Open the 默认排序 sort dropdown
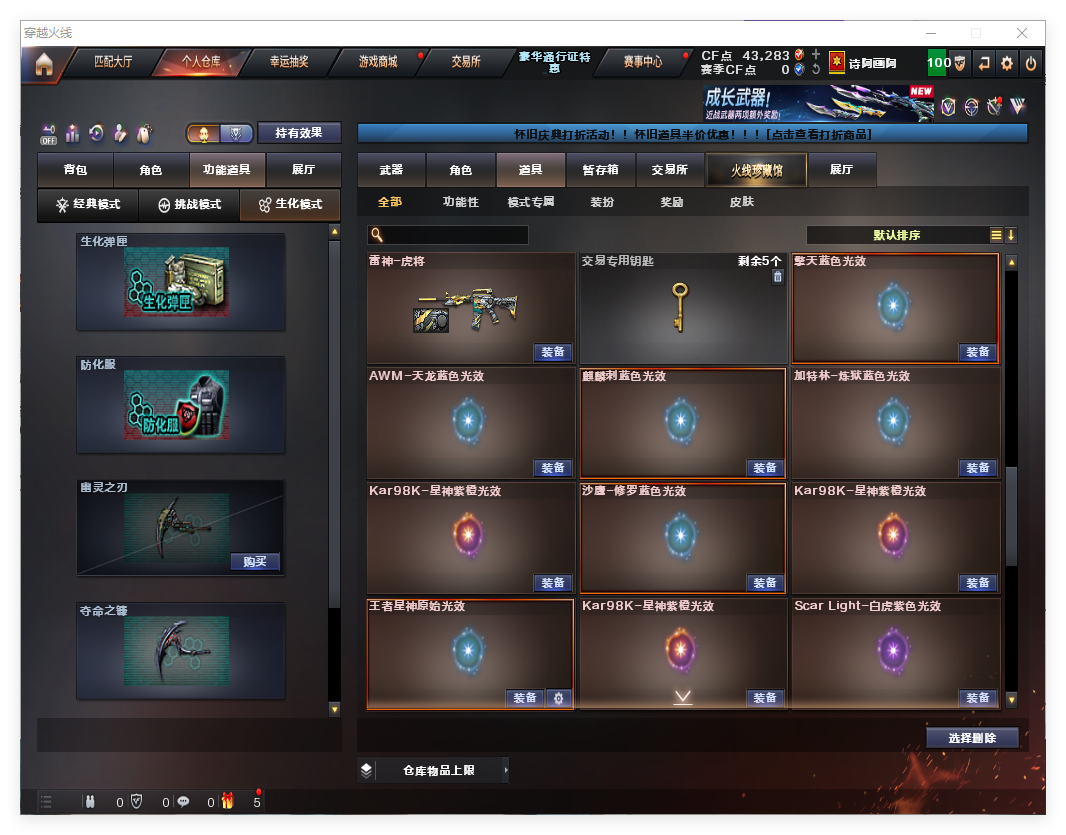Image resolution: width=1066 pixels, height=835 pixels. tap(896, 235)
